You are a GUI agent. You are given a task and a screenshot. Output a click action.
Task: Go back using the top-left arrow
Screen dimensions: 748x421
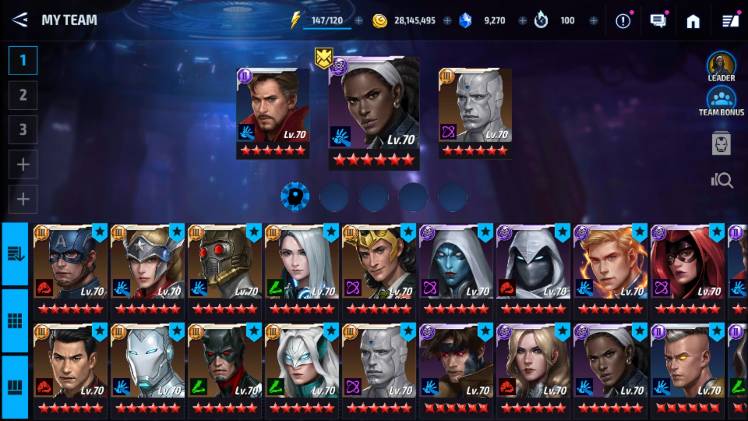(x=19, y=20)
